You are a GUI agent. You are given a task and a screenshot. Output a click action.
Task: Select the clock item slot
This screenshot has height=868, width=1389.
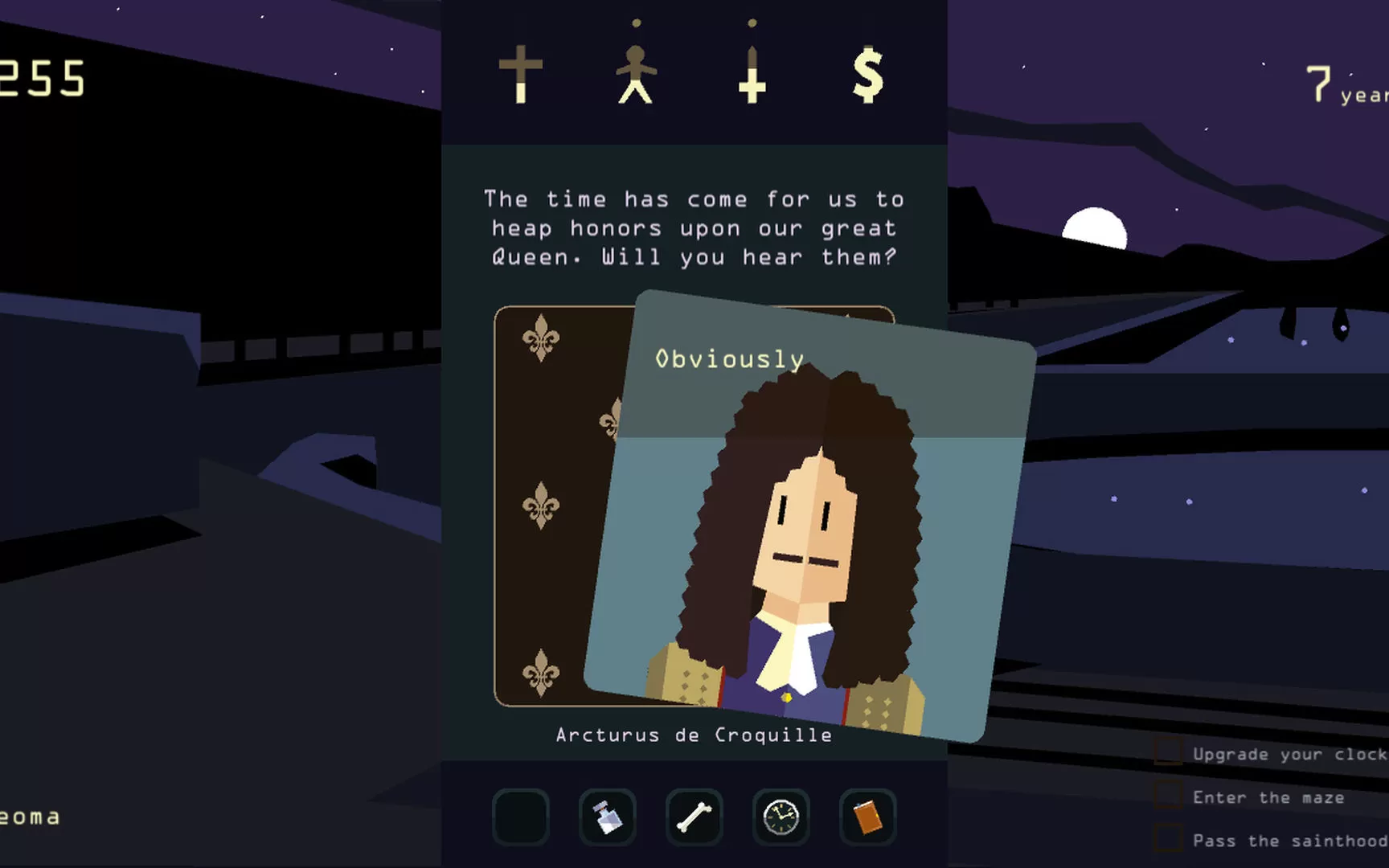click(x=781, y=817)
